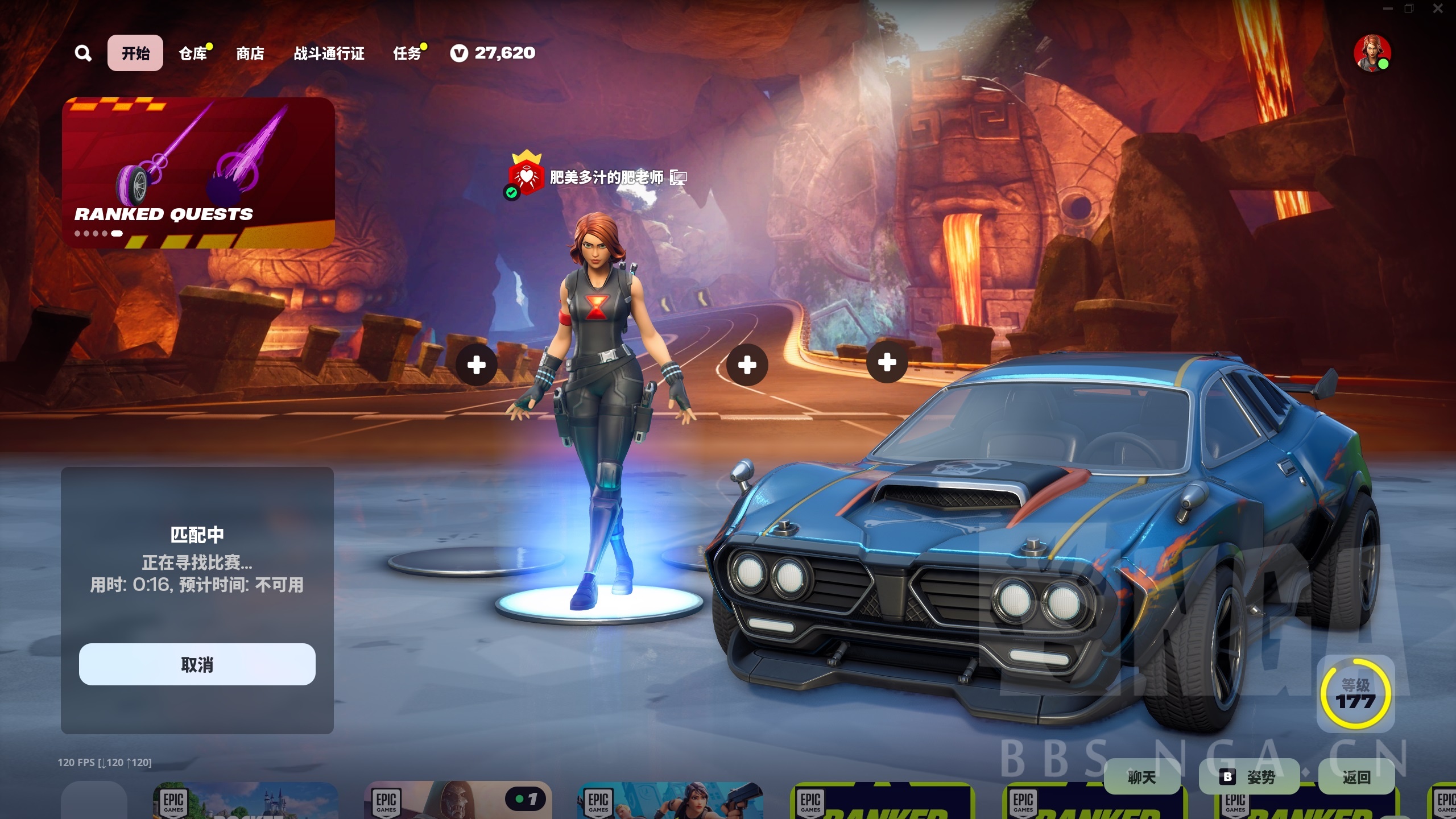Cancel matchmaking with 取消 button
The height and width of the screenshot is (819, 1456).
tap(197, 664)
